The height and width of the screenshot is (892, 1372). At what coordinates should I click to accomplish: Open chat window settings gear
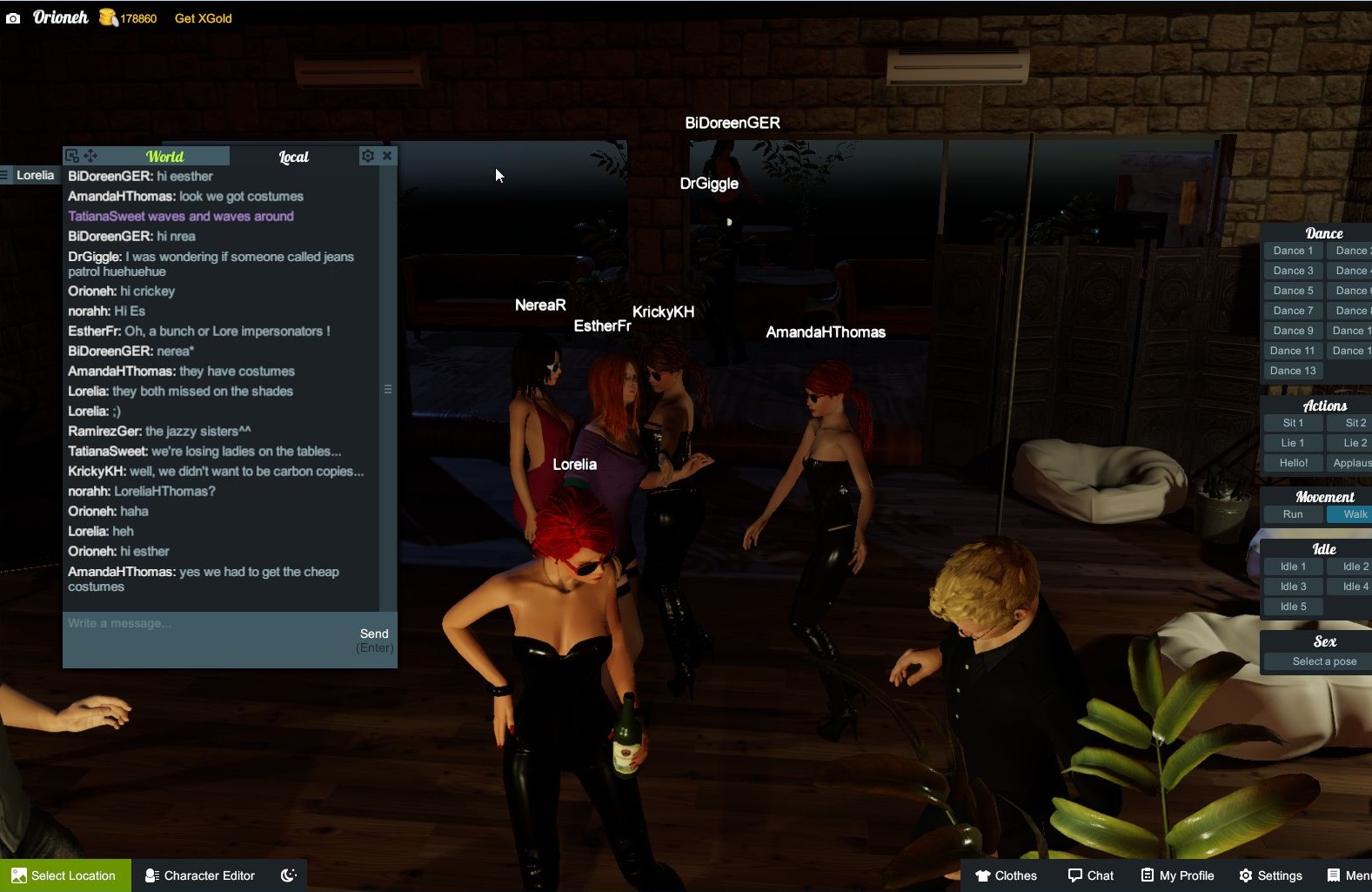tap(368, 156)
